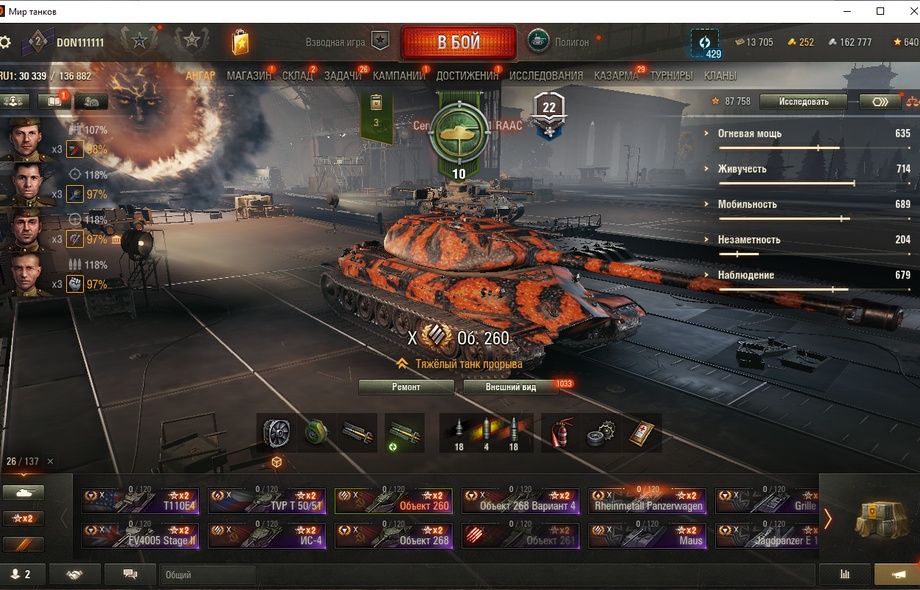Switch to the СКЛАД tab
The height and width of the screenshot is (590, 920).
click(297, 76)
